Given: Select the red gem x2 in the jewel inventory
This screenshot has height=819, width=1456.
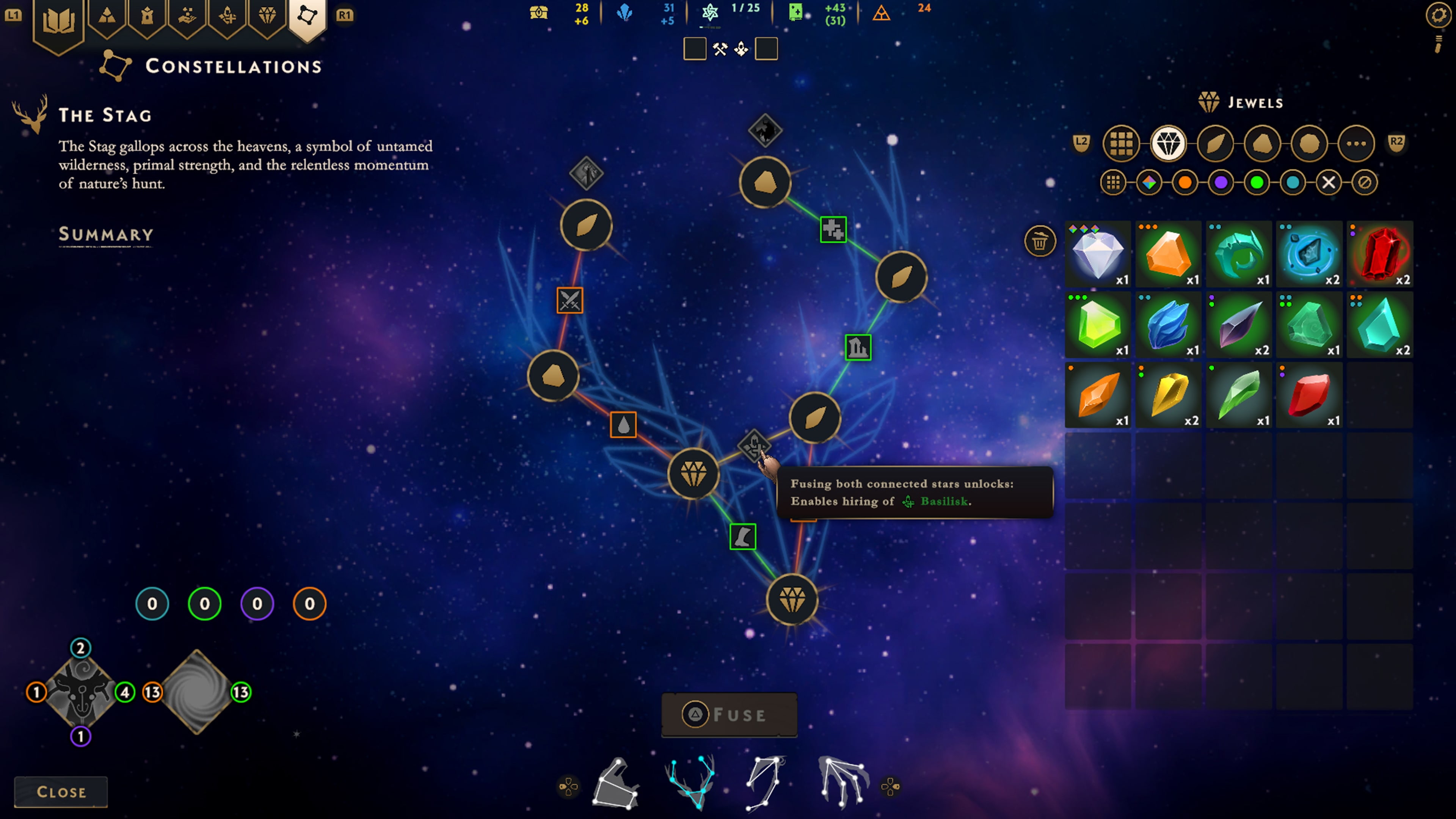Looking at the screenshot, I should pyautogui.click(x=1381, y=254).
